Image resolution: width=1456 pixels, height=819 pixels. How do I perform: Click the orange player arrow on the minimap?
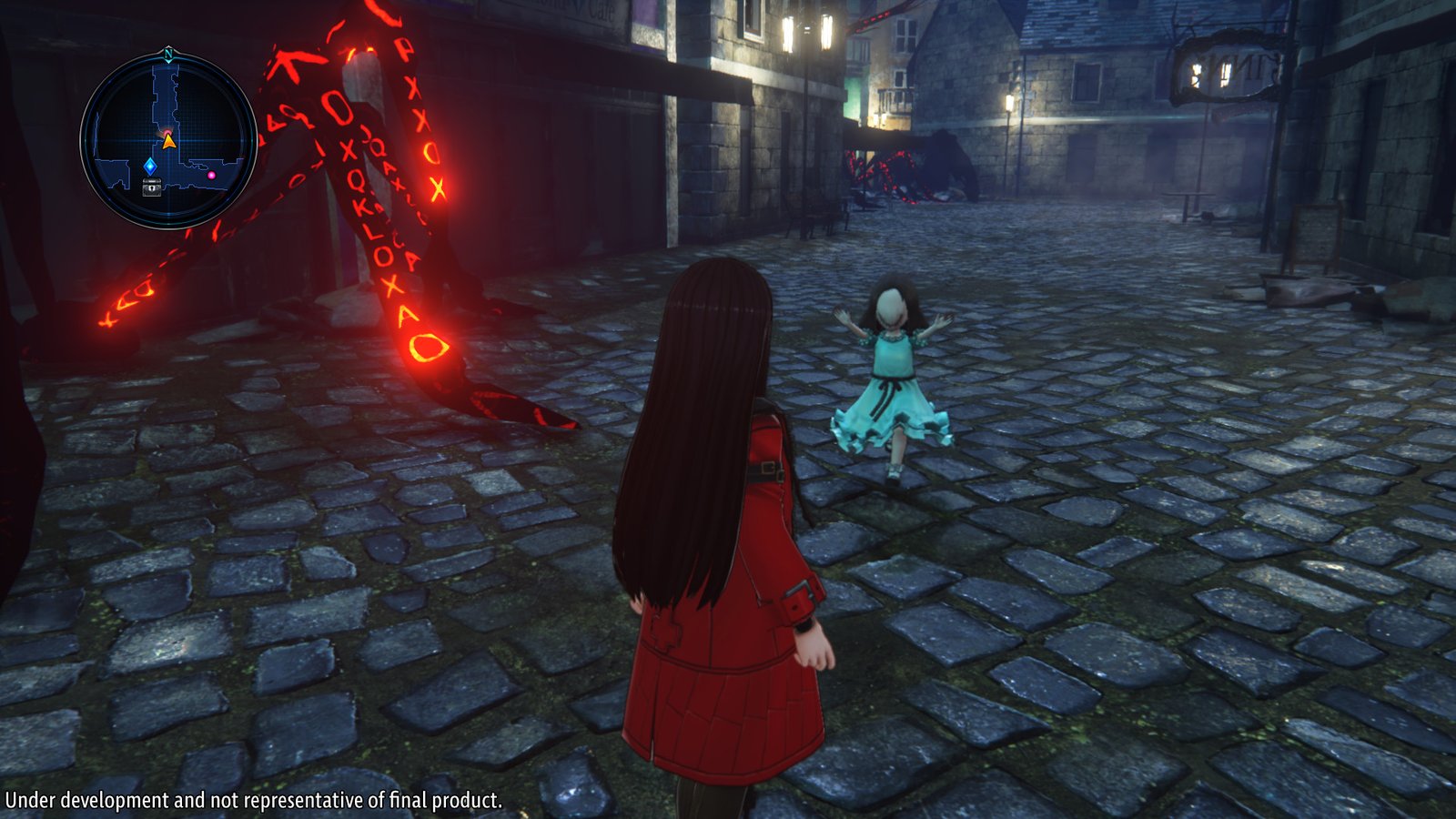tap(168, 144)
